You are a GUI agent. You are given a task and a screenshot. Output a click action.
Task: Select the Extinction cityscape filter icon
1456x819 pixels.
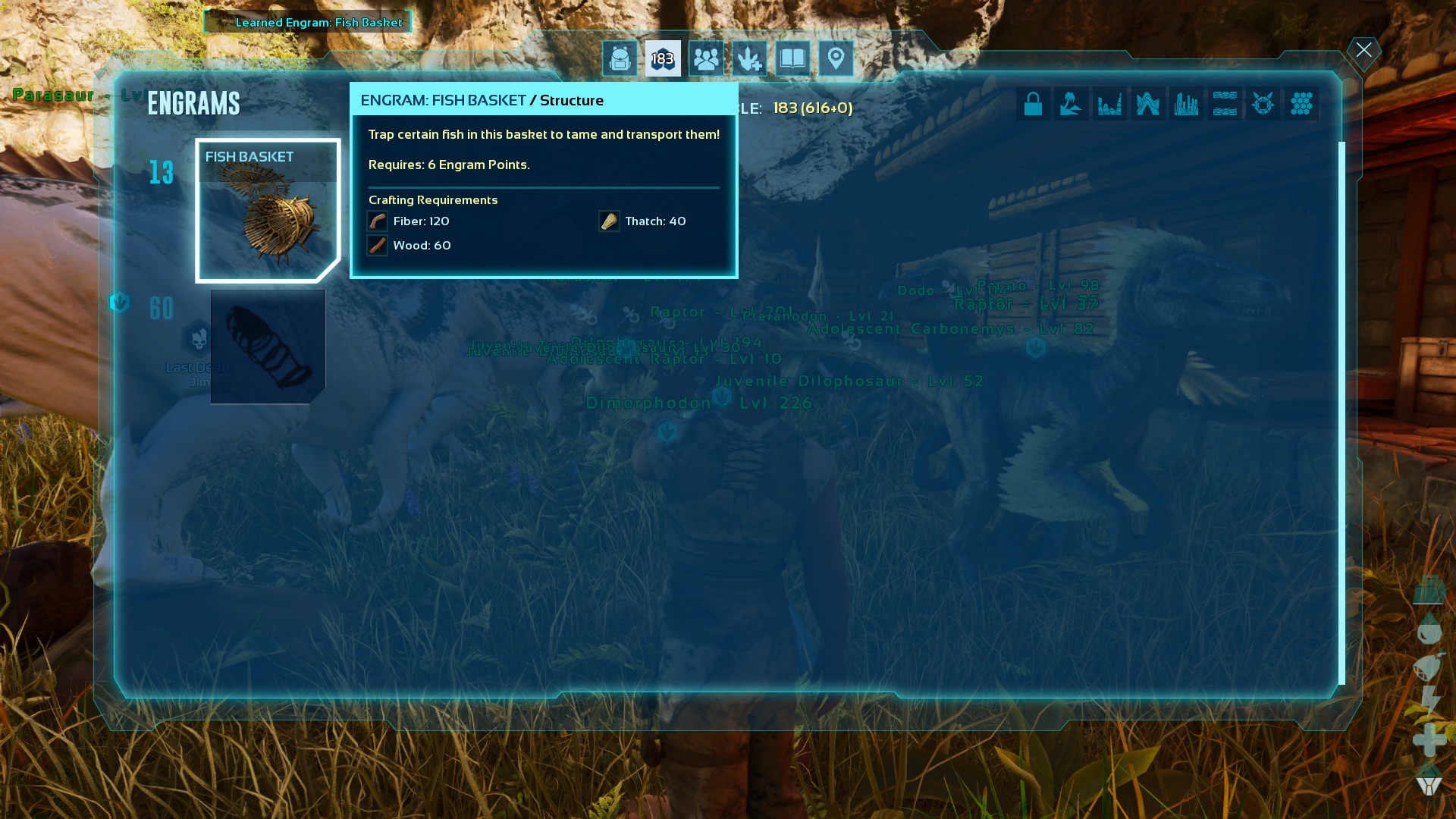(x=1187, y=104)
